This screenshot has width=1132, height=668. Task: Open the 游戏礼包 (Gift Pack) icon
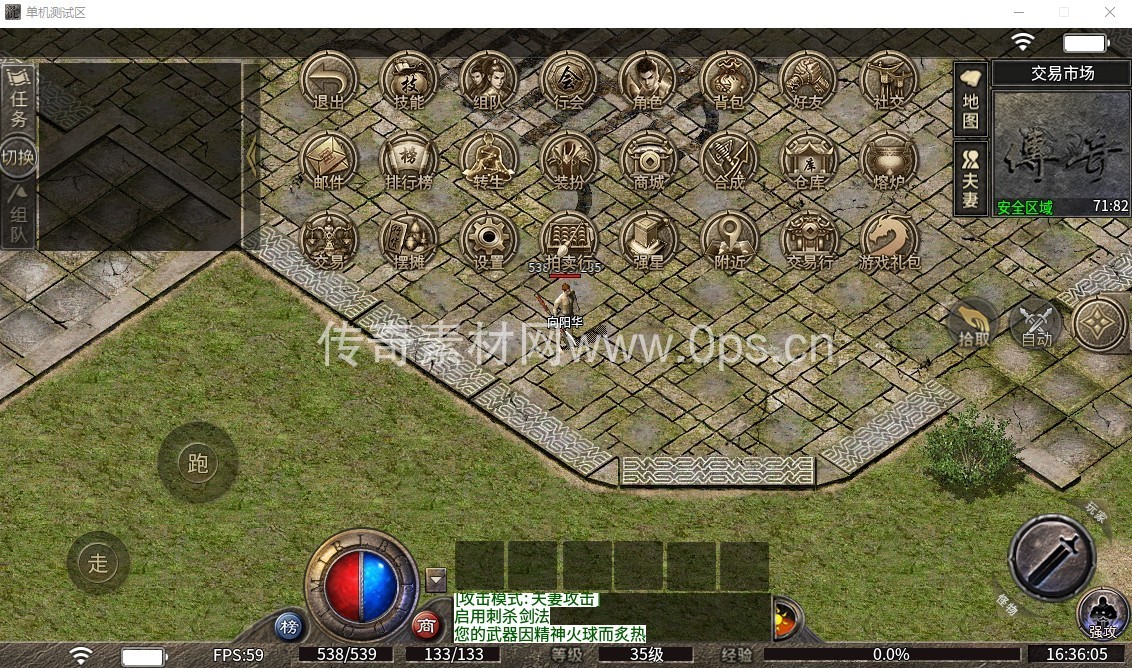tap(889, 240)
